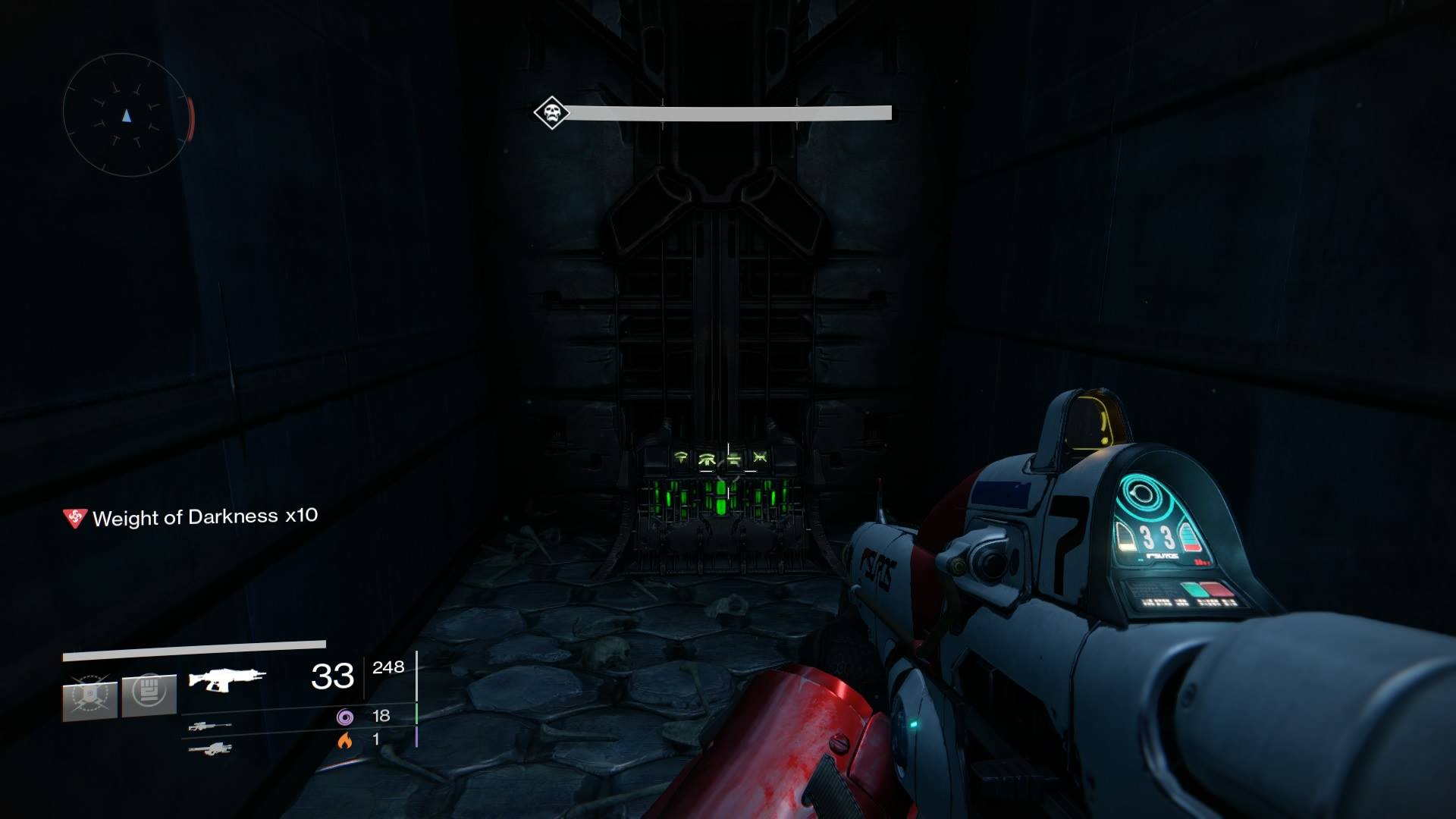Screen dimensions: 1456x819
Task: Click the Weight of Darkness debuff icon
Action: 74,518
